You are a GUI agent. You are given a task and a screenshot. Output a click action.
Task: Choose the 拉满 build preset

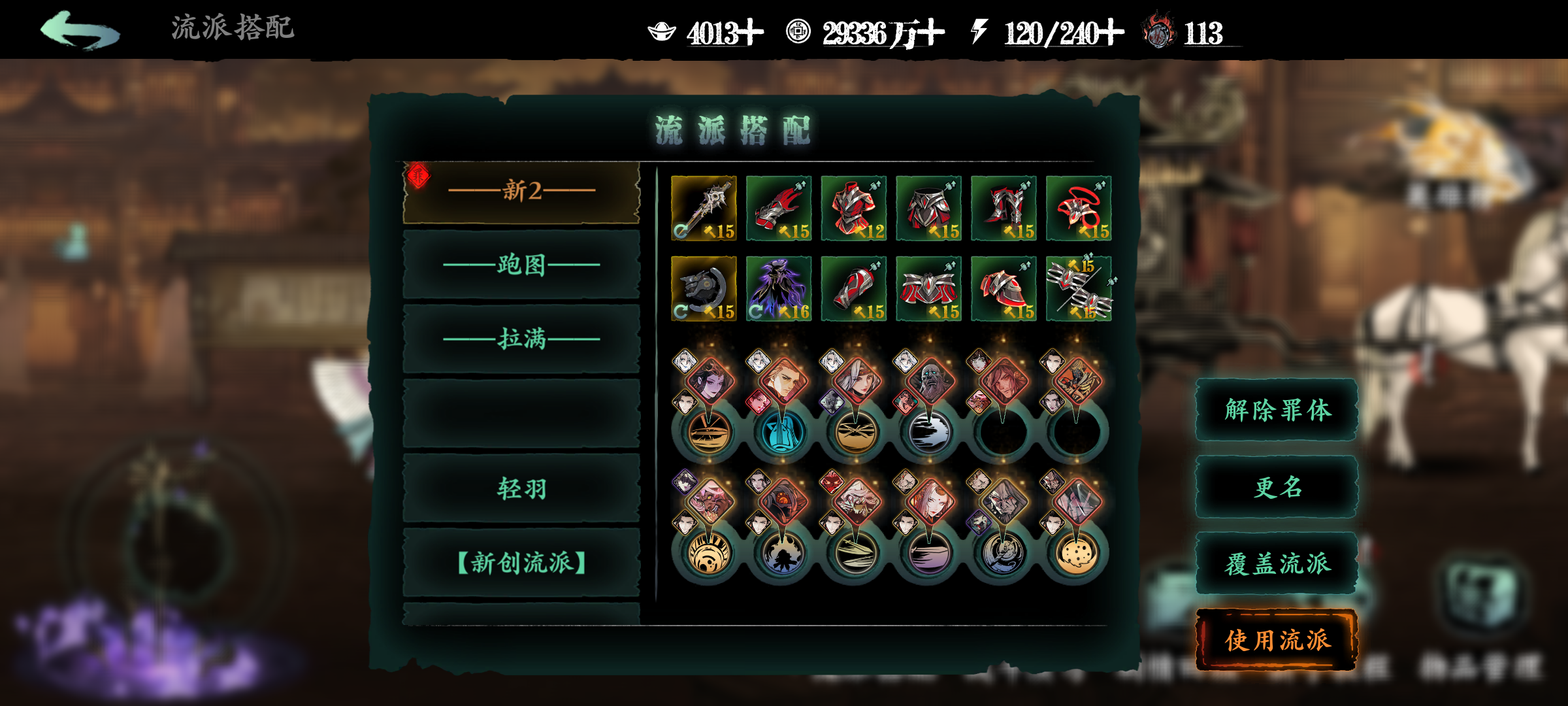coord(521,339)
